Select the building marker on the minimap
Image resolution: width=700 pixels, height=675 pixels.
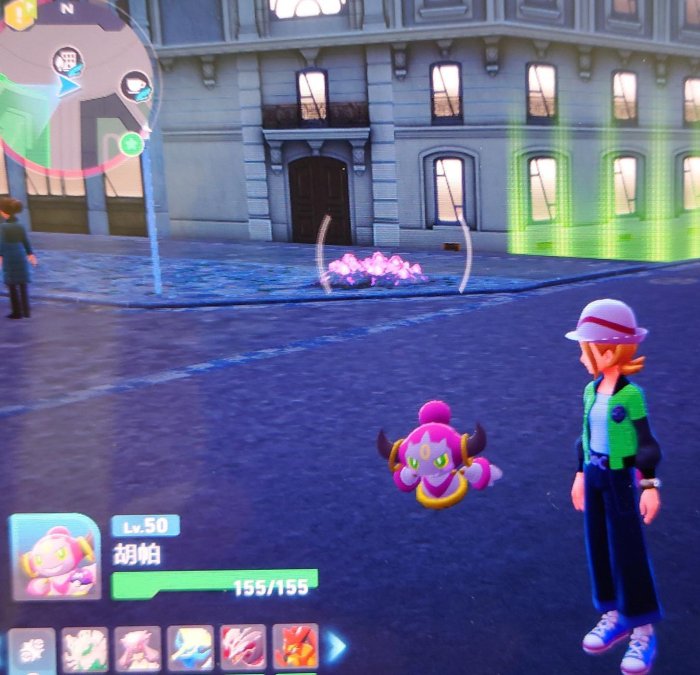[68, 62]
